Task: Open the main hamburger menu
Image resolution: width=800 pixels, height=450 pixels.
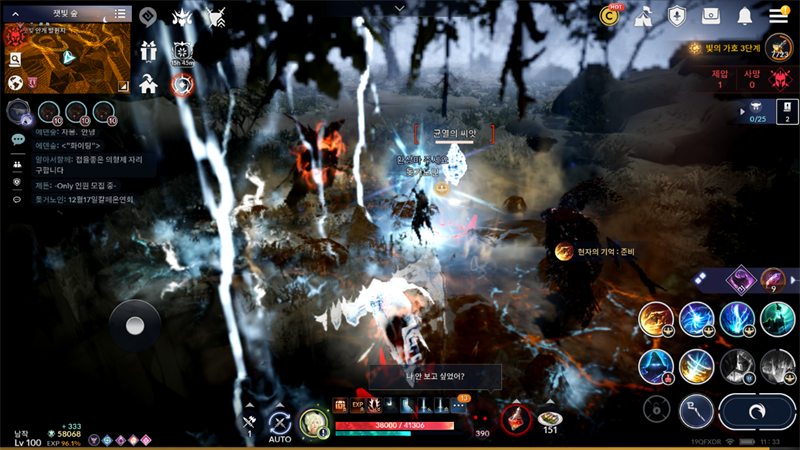Action: [x=778, y=15]
